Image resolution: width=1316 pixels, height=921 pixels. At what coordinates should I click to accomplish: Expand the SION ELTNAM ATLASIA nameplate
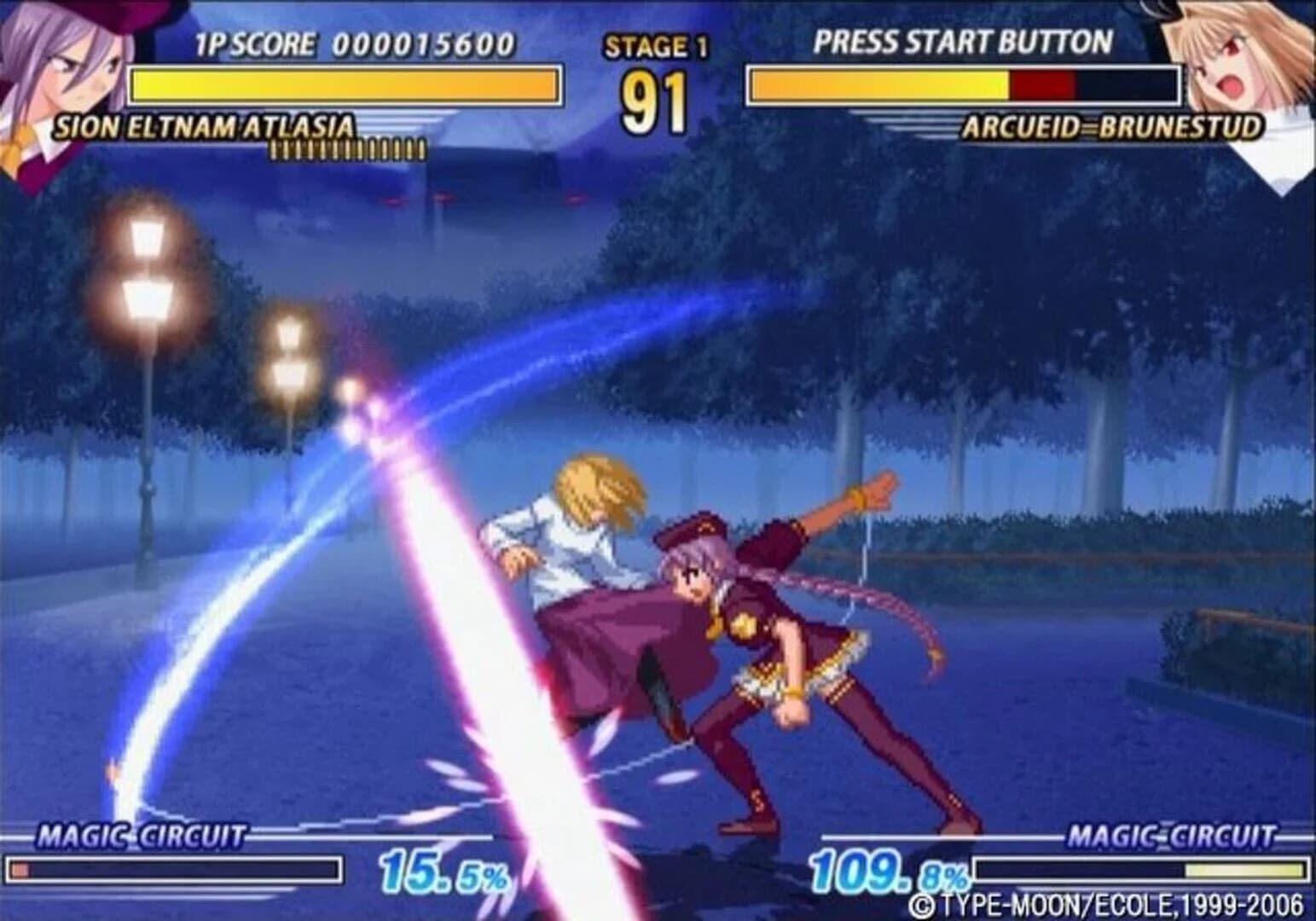205,126
